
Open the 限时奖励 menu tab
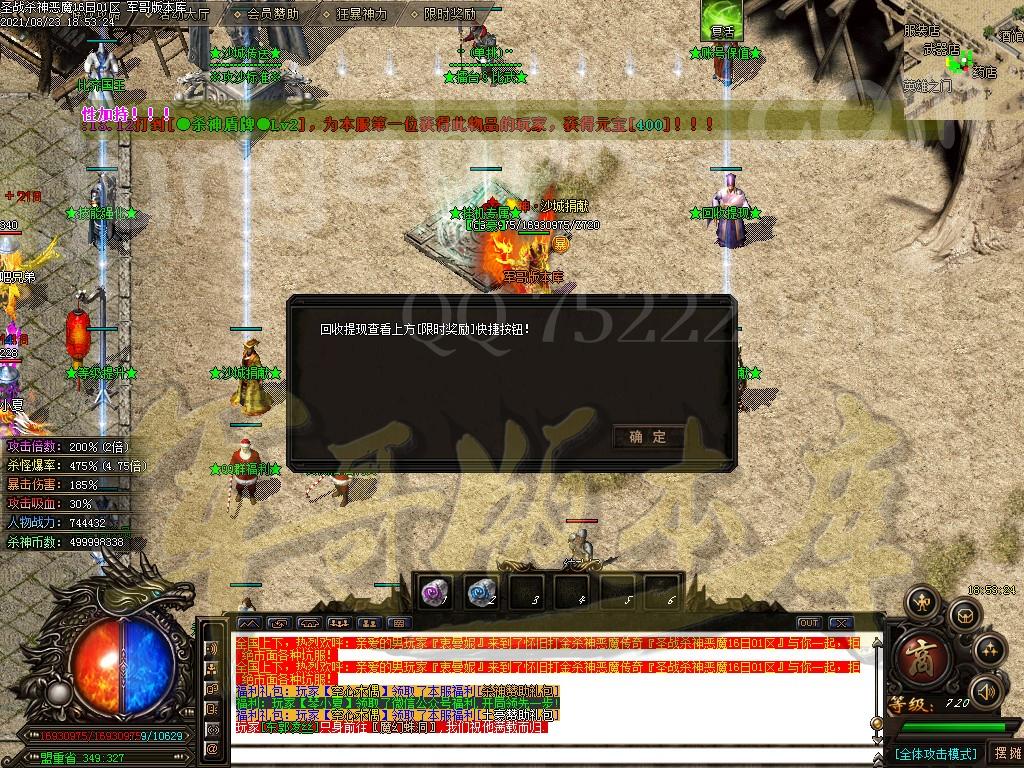[x=449, y=14]
